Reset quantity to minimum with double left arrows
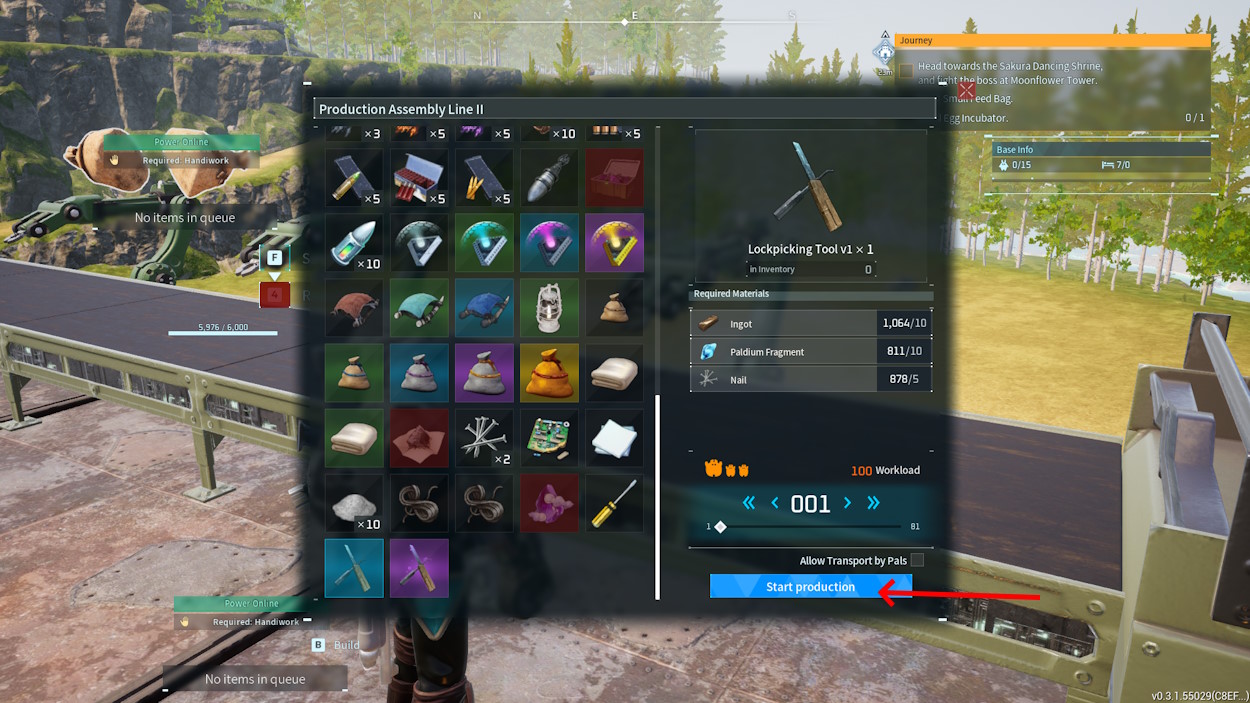 pos(749,504)
